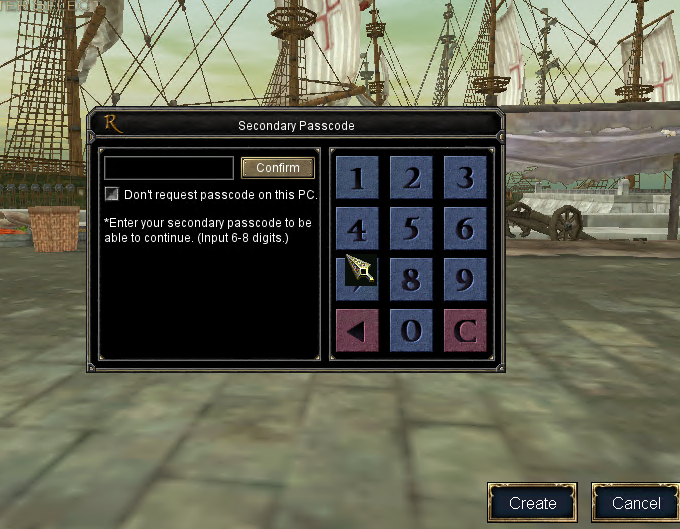Tap the 2 key on the keypad
The width and height of the screenshot is (680, 529).
(411, 177)
